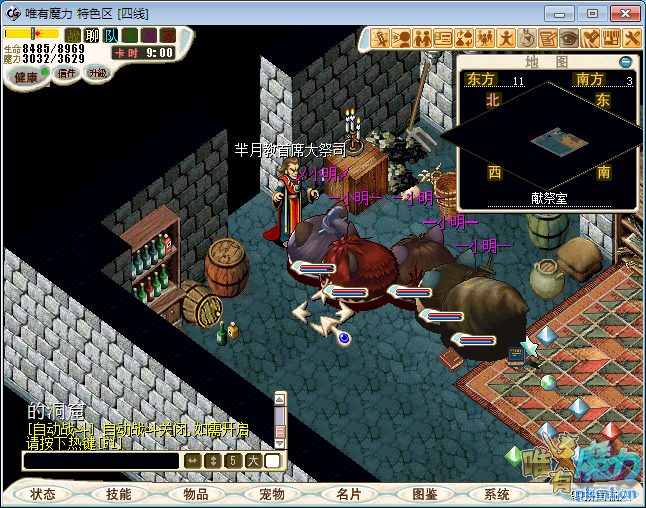Open the 状态 status menu
Image resolution: width=646 pixels, height=508 pixels.
click(x=43, y=494)
